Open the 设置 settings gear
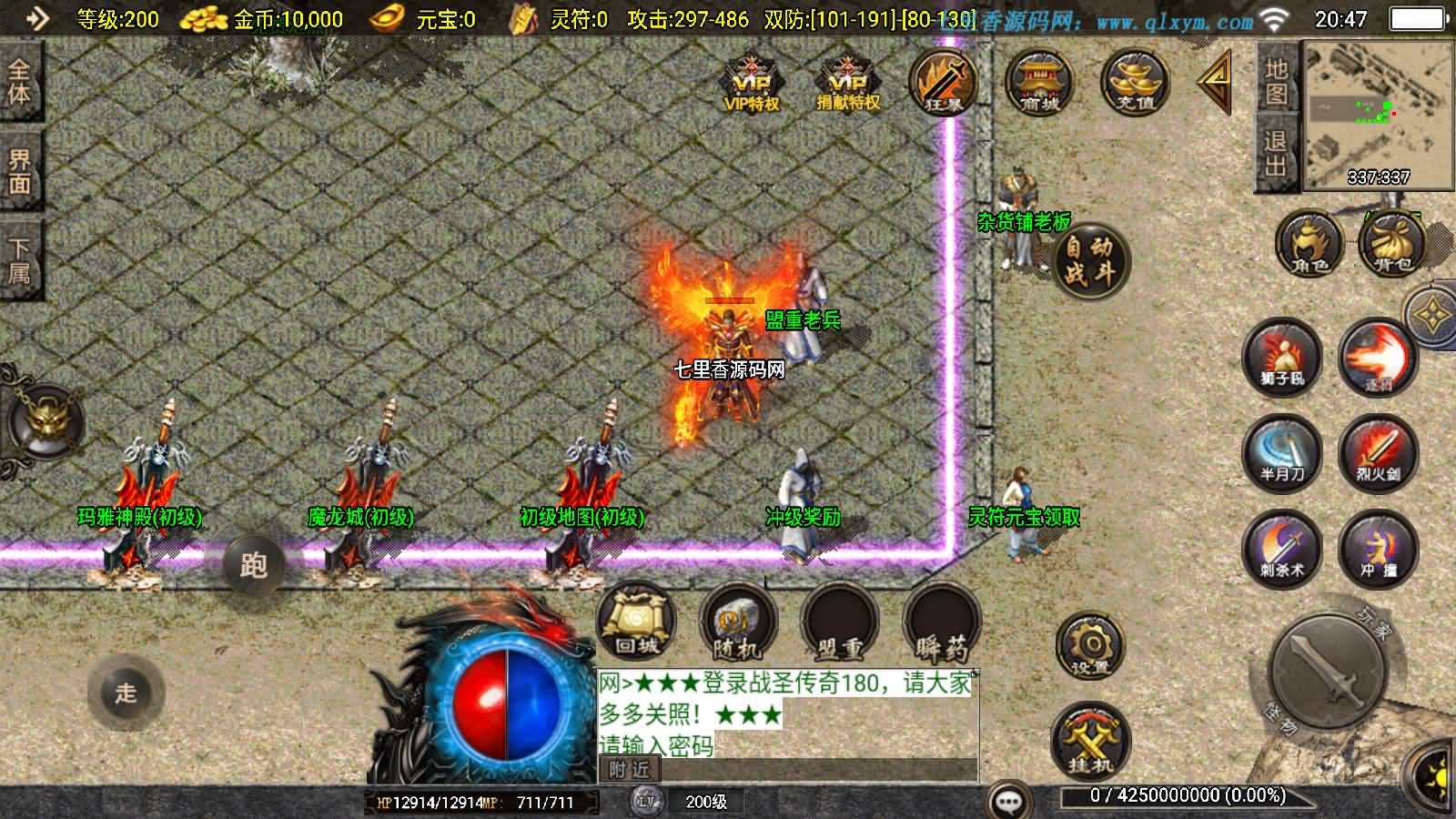Viewport: 1456px width, 819px height. (1089, 647)
